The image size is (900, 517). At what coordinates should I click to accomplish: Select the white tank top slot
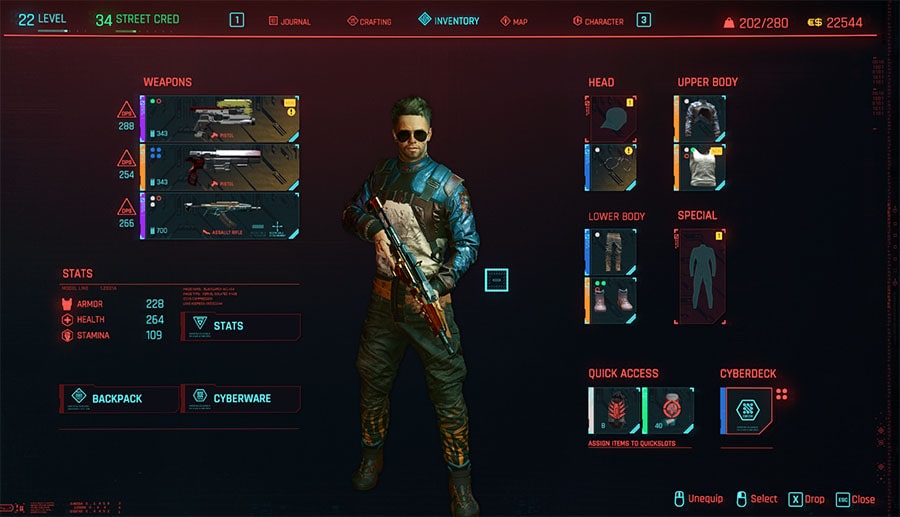coord(701,166)
